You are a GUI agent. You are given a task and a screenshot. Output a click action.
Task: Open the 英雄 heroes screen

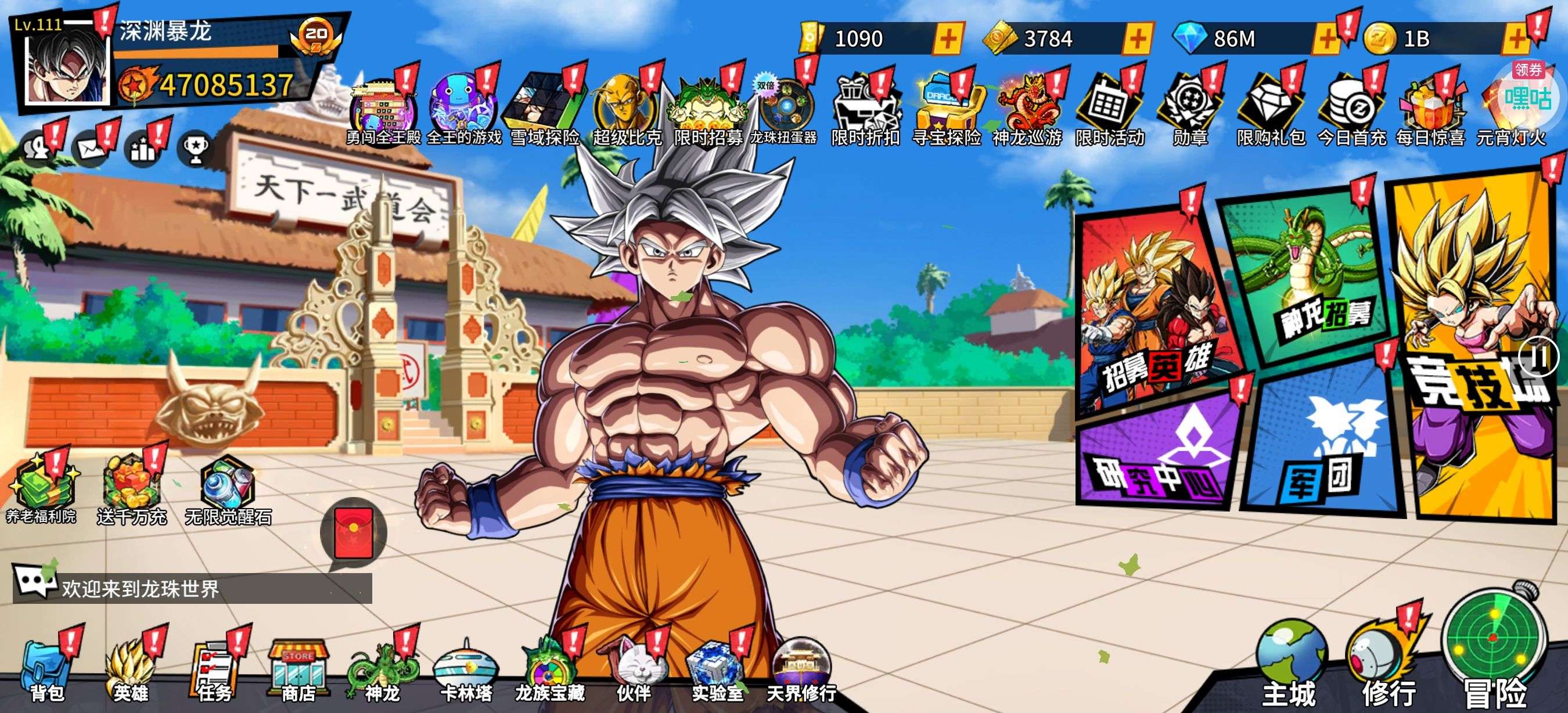click(x=130, y=671)
